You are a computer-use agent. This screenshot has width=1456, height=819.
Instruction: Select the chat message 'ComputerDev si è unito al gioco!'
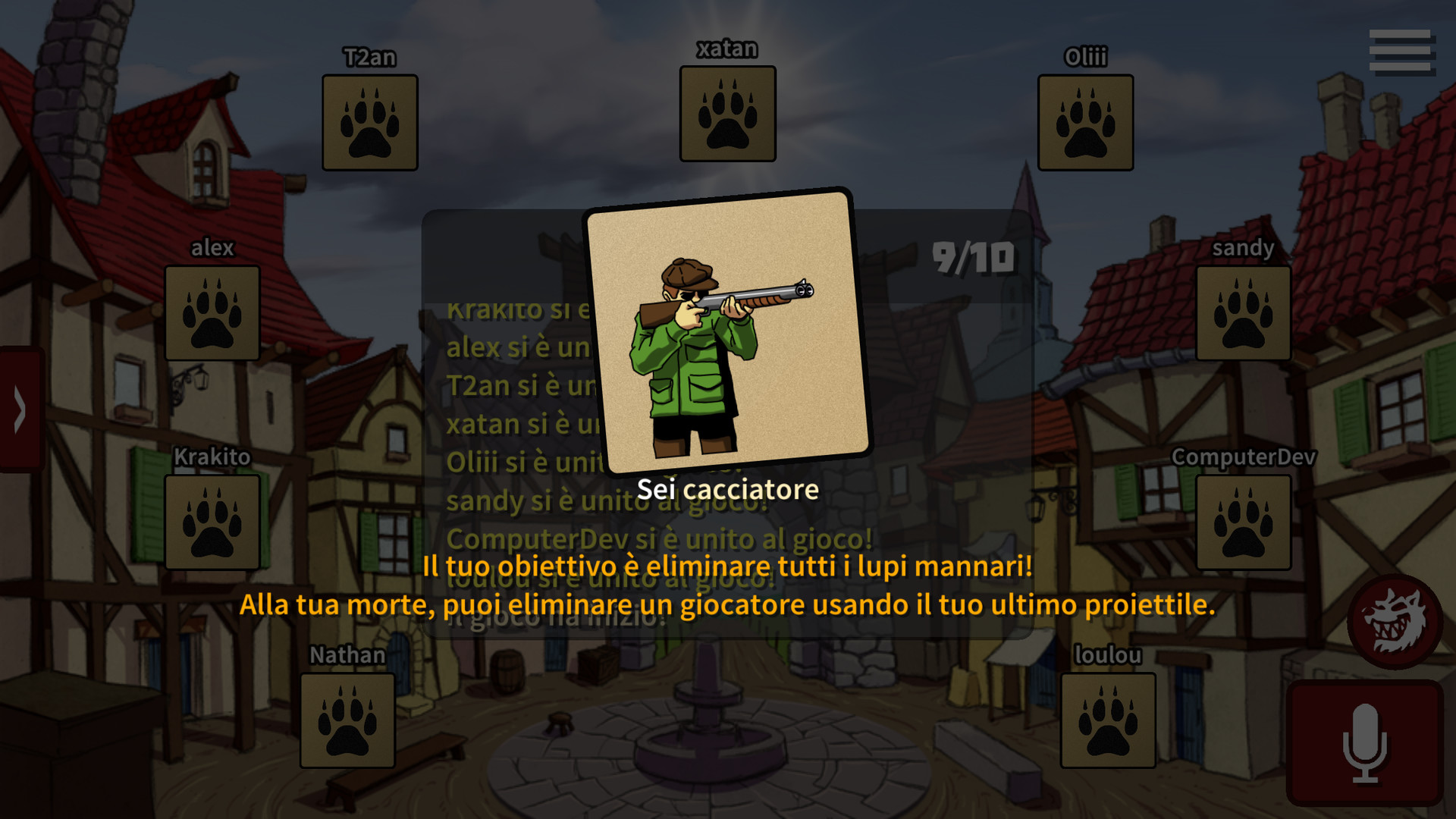(664, 541)
